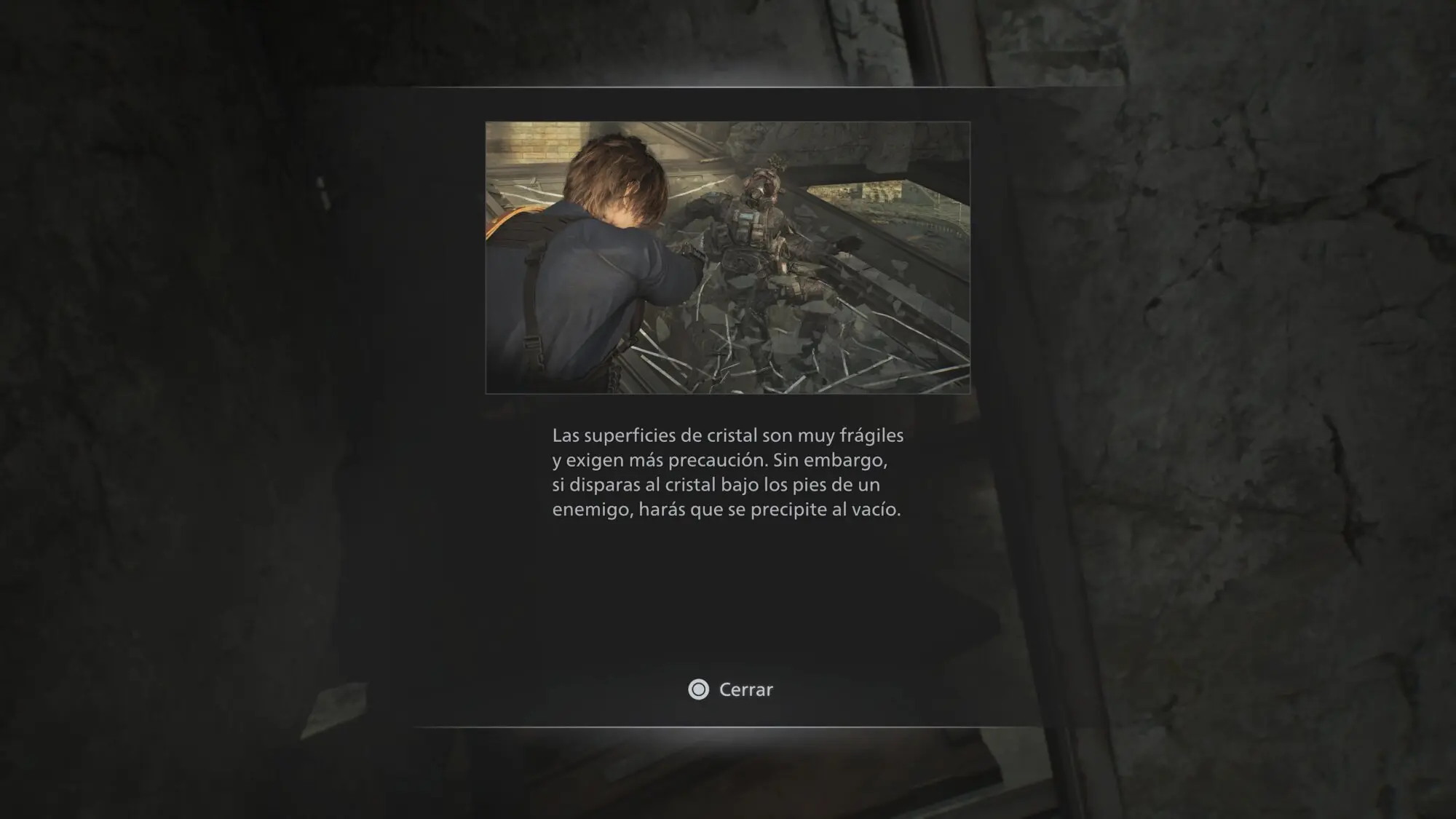Close the tutorial popup with Cerrar
This screenshot has height=819, width=1456.
731,689
